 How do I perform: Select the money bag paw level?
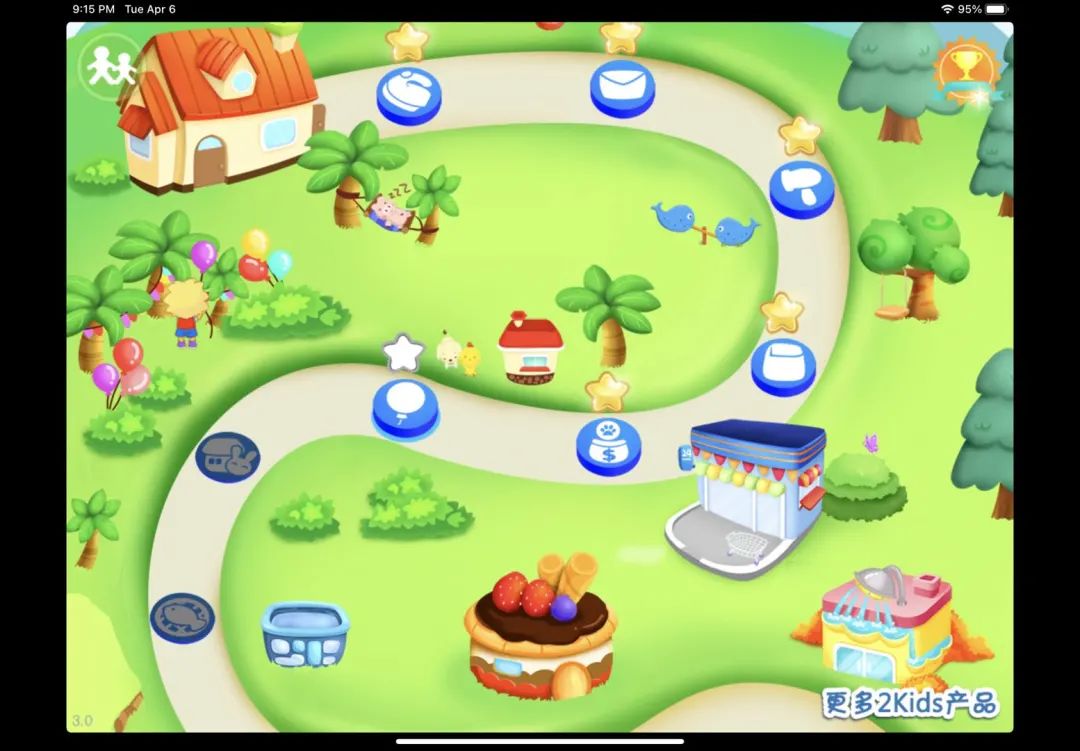click(x=608, y=444)
